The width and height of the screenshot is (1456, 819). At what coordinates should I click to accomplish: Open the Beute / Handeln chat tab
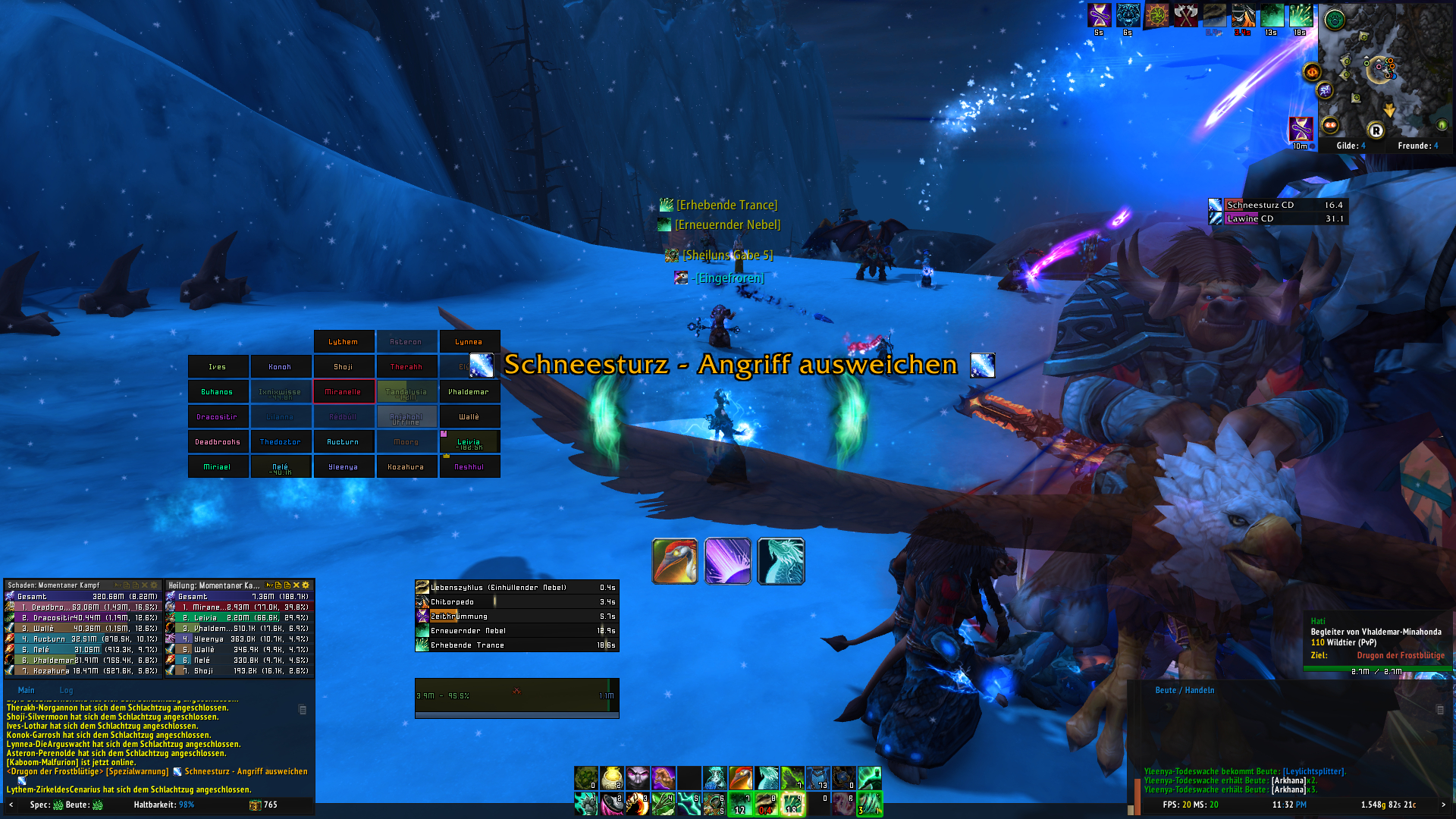coord(1185,690)
